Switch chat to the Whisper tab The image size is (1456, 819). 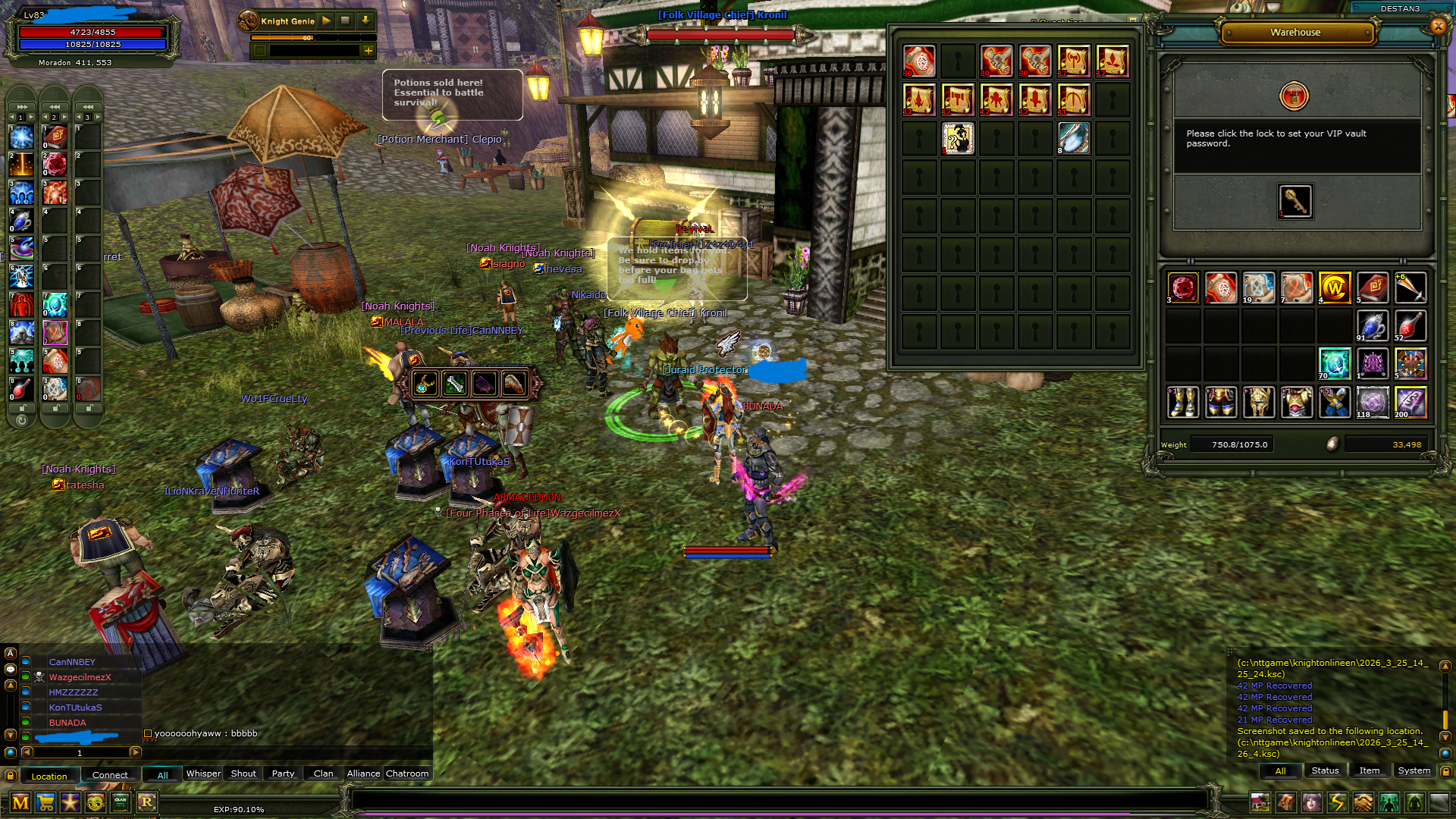tap(203, 773)
